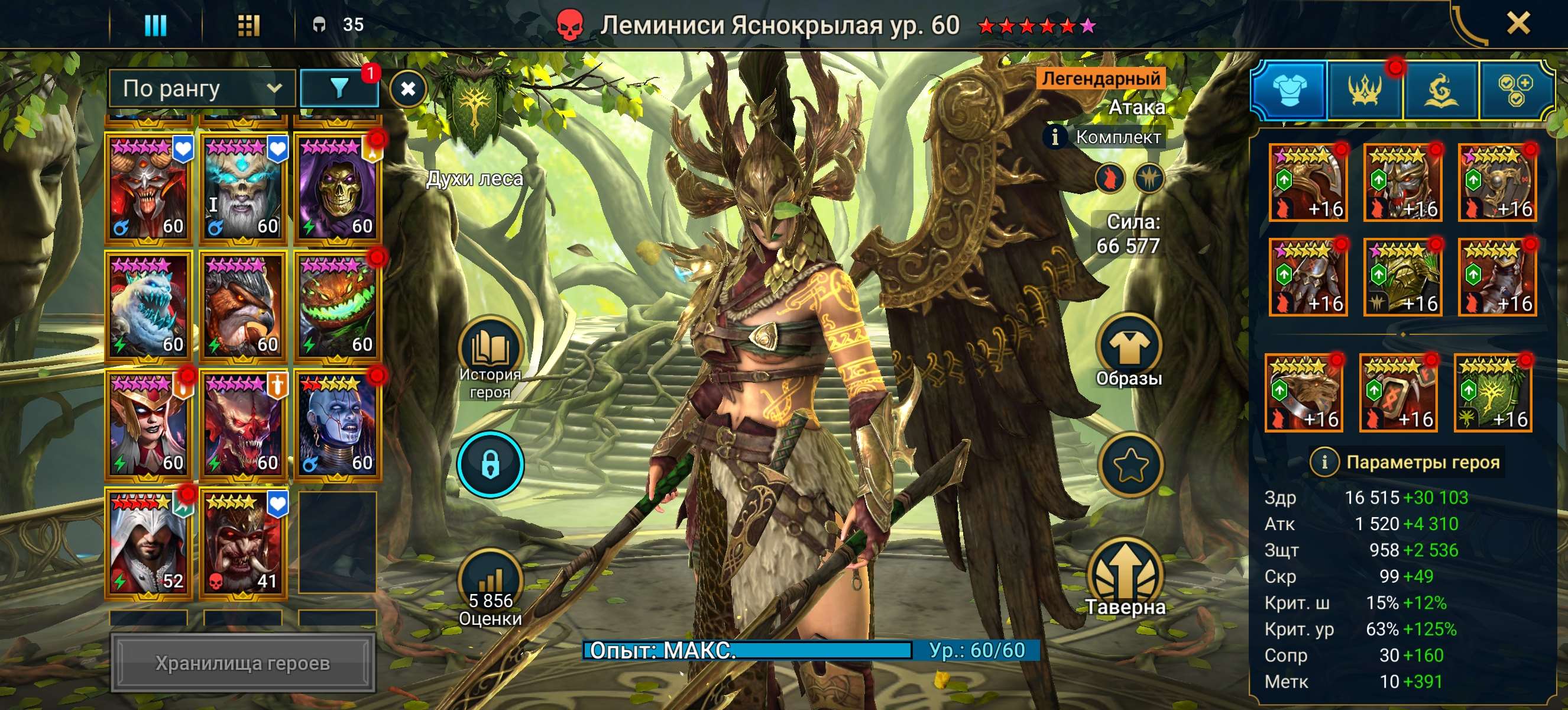Open the green tree banner artifact slot

[x=1492, y=393]
